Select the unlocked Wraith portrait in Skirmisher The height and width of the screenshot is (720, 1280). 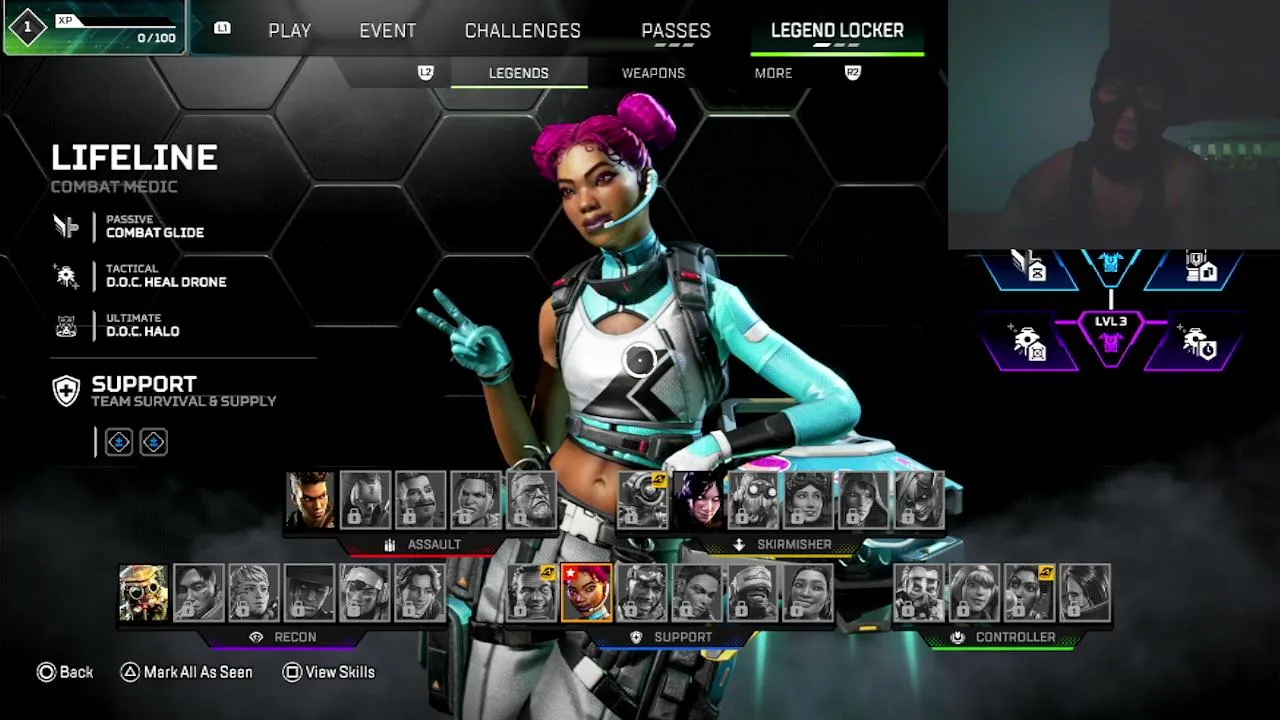tap(697, 500)
